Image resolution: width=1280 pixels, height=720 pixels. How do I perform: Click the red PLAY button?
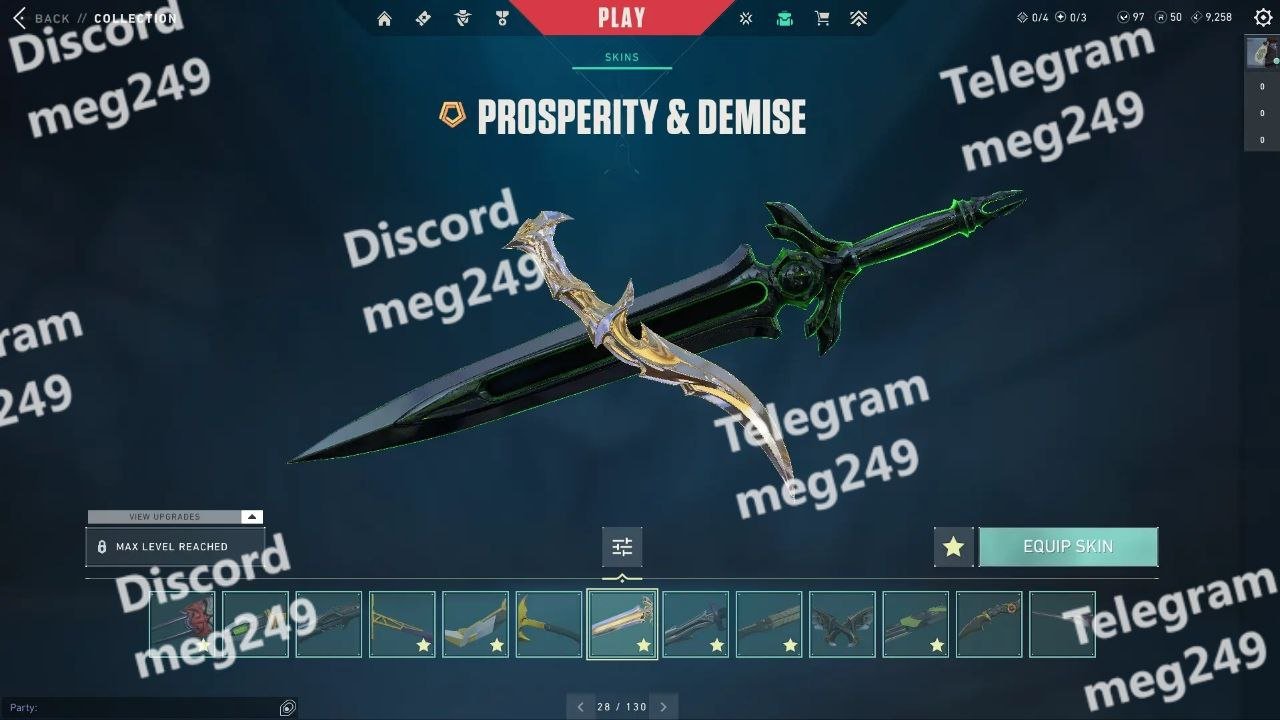tap(622, 18)
